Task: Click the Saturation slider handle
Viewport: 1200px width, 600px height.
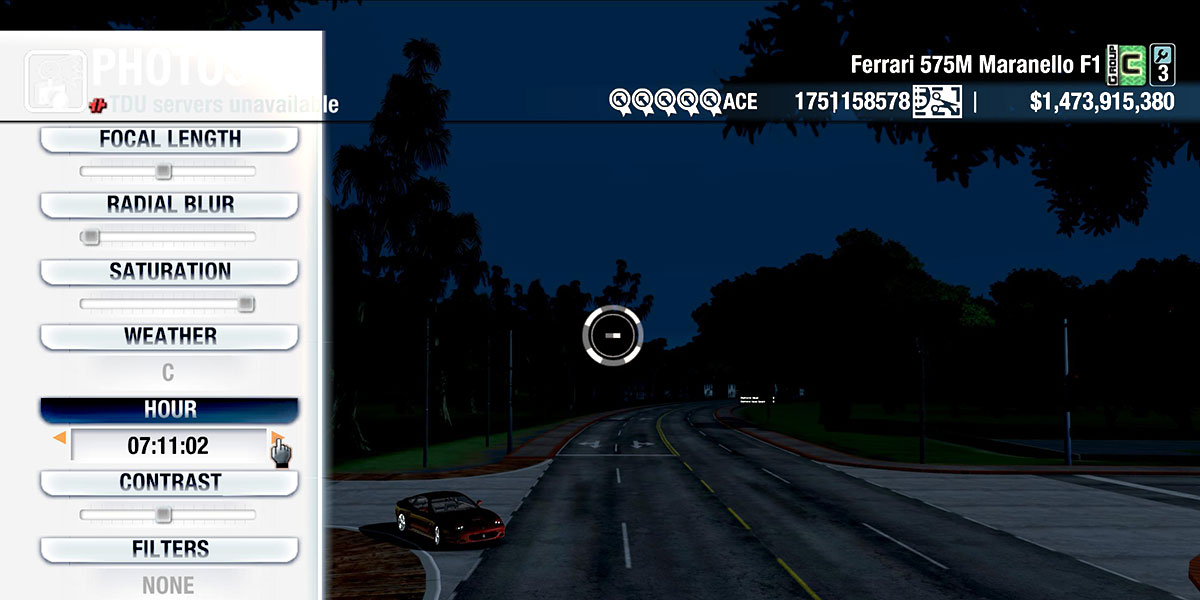Action: [x=245, y=304]
